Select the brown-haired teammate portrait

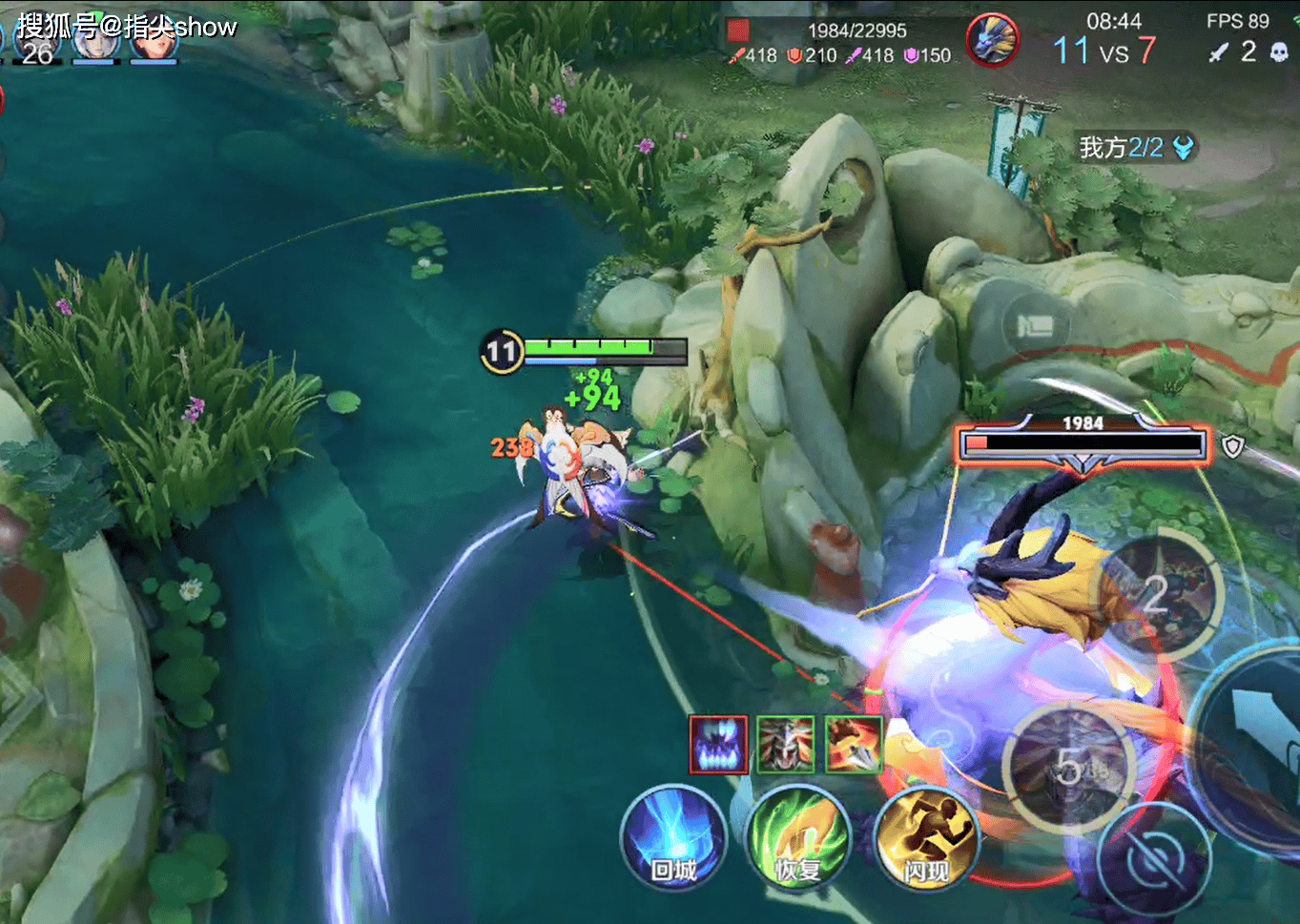[154, 40]
